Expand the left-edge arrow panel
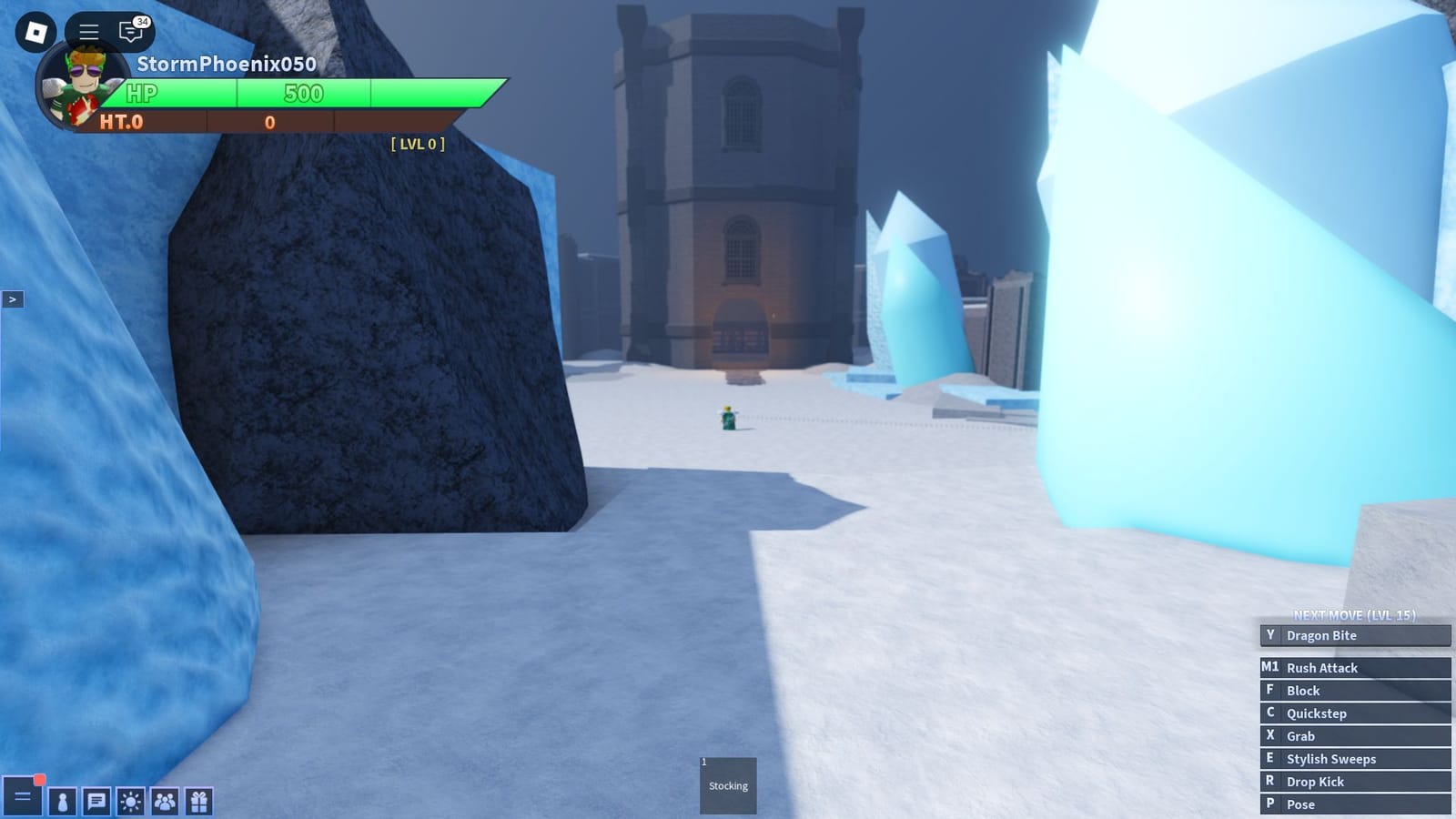 [14, 298]
